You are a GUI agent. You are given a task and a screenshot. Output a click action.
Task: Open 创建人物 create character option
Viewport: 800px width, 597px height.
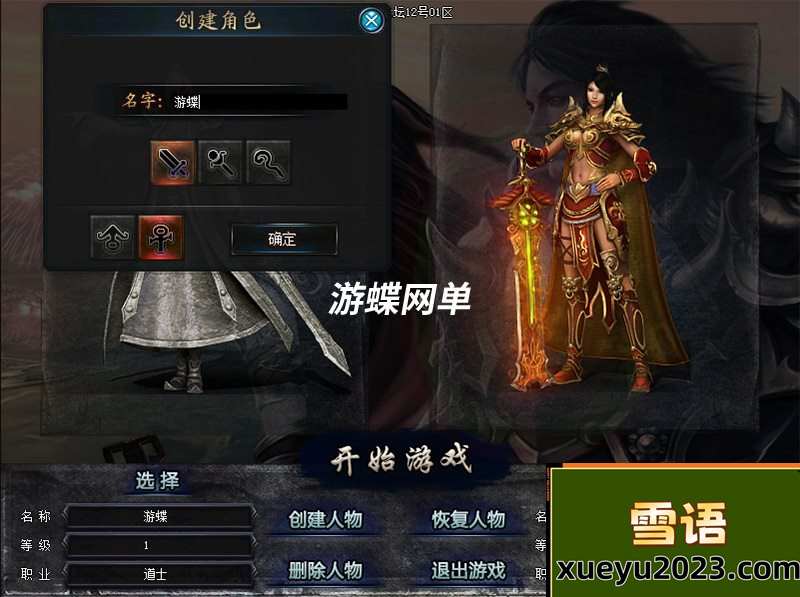(325, 520)
